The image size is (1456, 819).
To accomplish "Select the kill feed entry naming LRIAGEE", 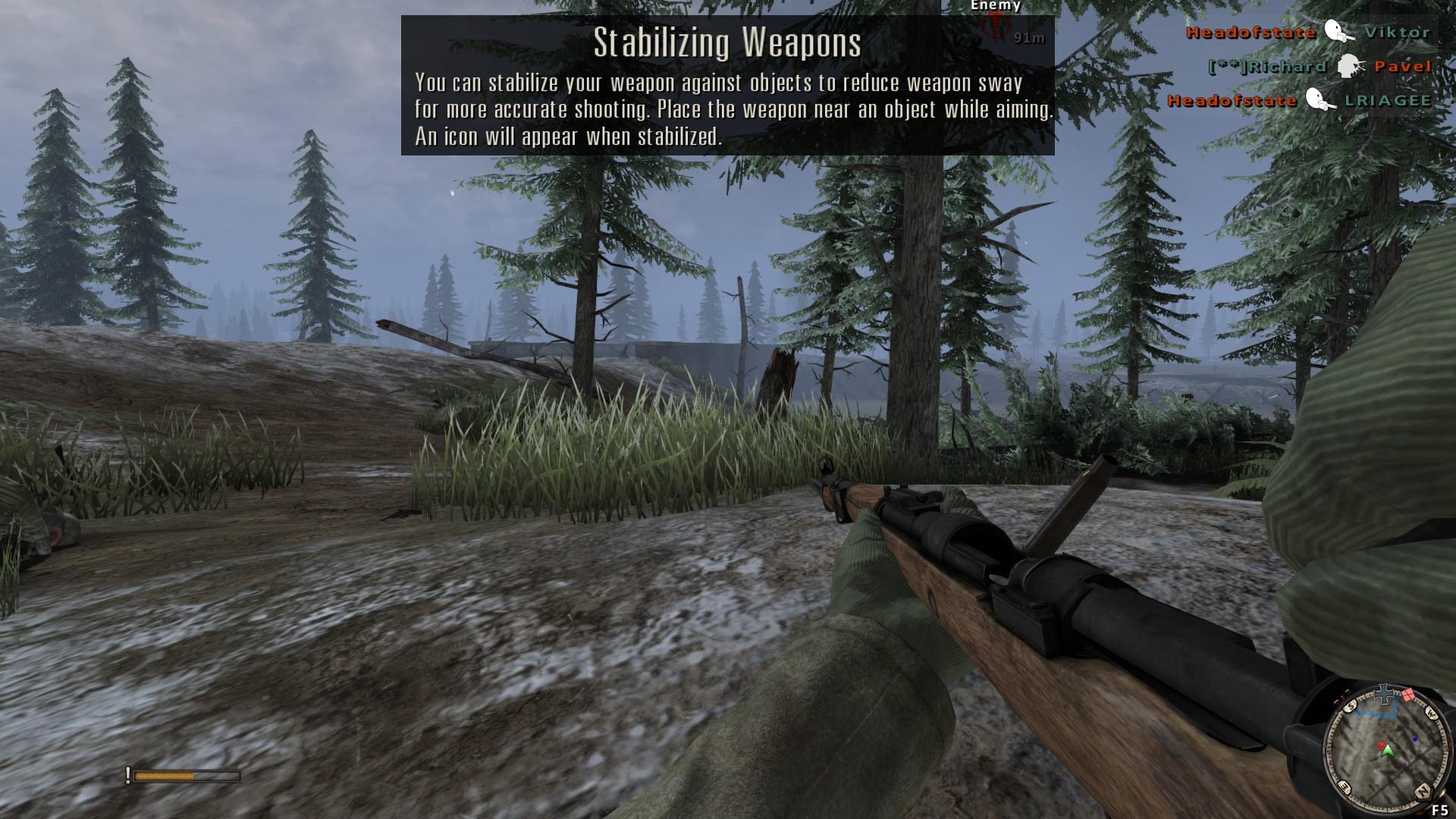I will tap(1299, 100).
